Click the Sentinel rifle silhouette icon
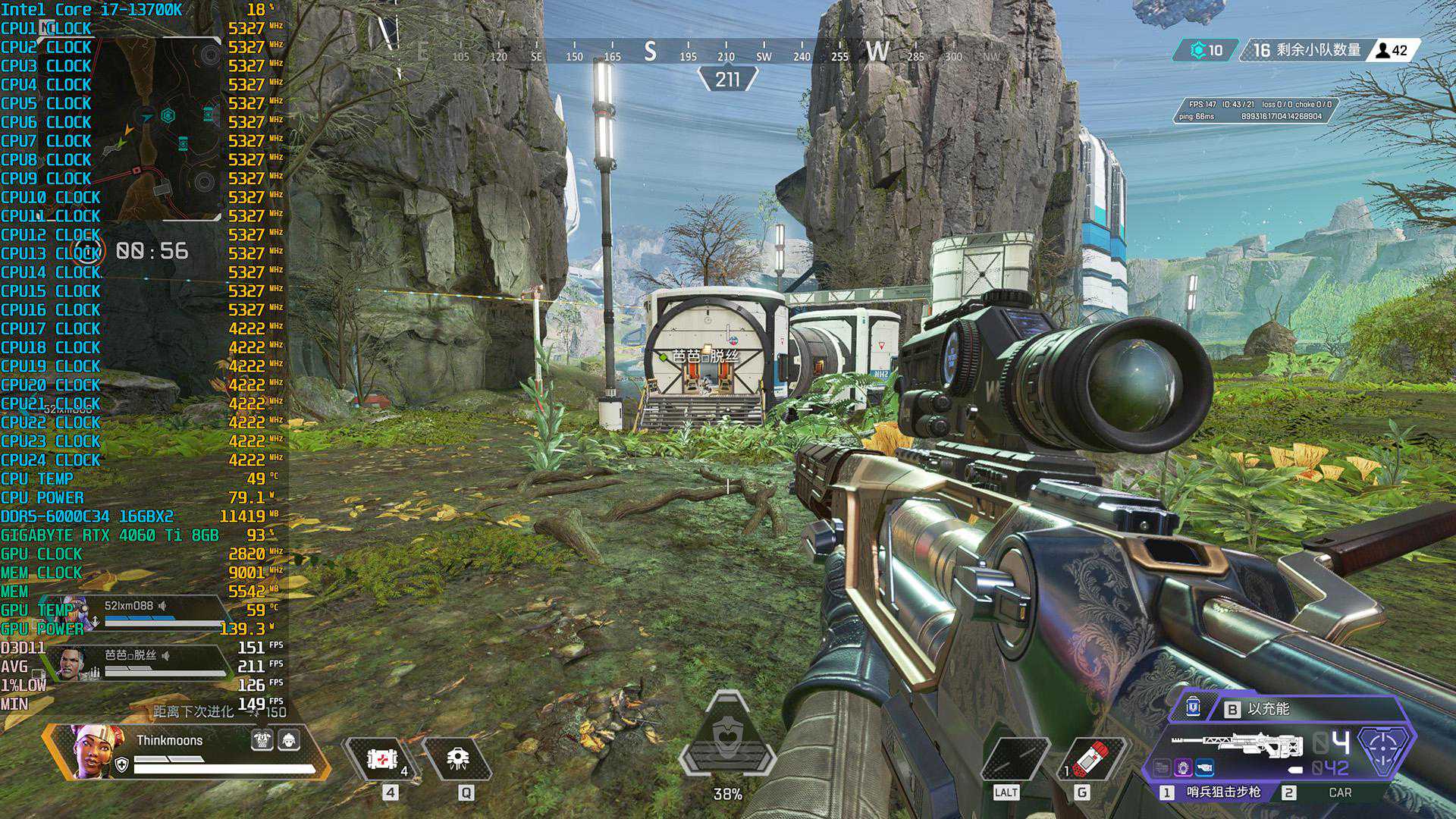The image size is (1456, 819). (x=1236, y=745)
